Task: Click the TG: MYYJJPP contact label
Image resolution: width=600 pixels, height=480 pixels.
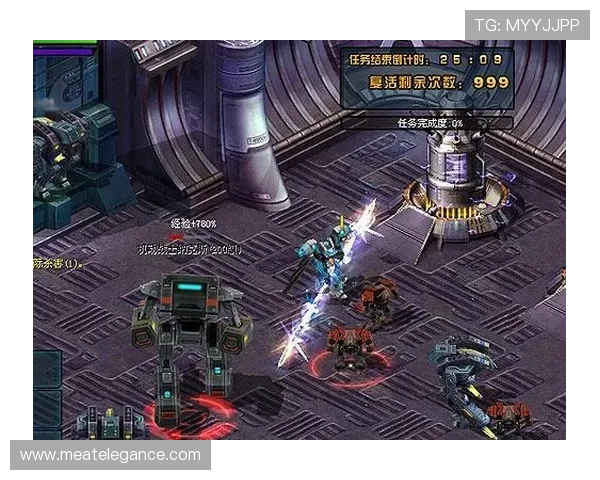Action: pyautogui.click(x=527, y=25)
